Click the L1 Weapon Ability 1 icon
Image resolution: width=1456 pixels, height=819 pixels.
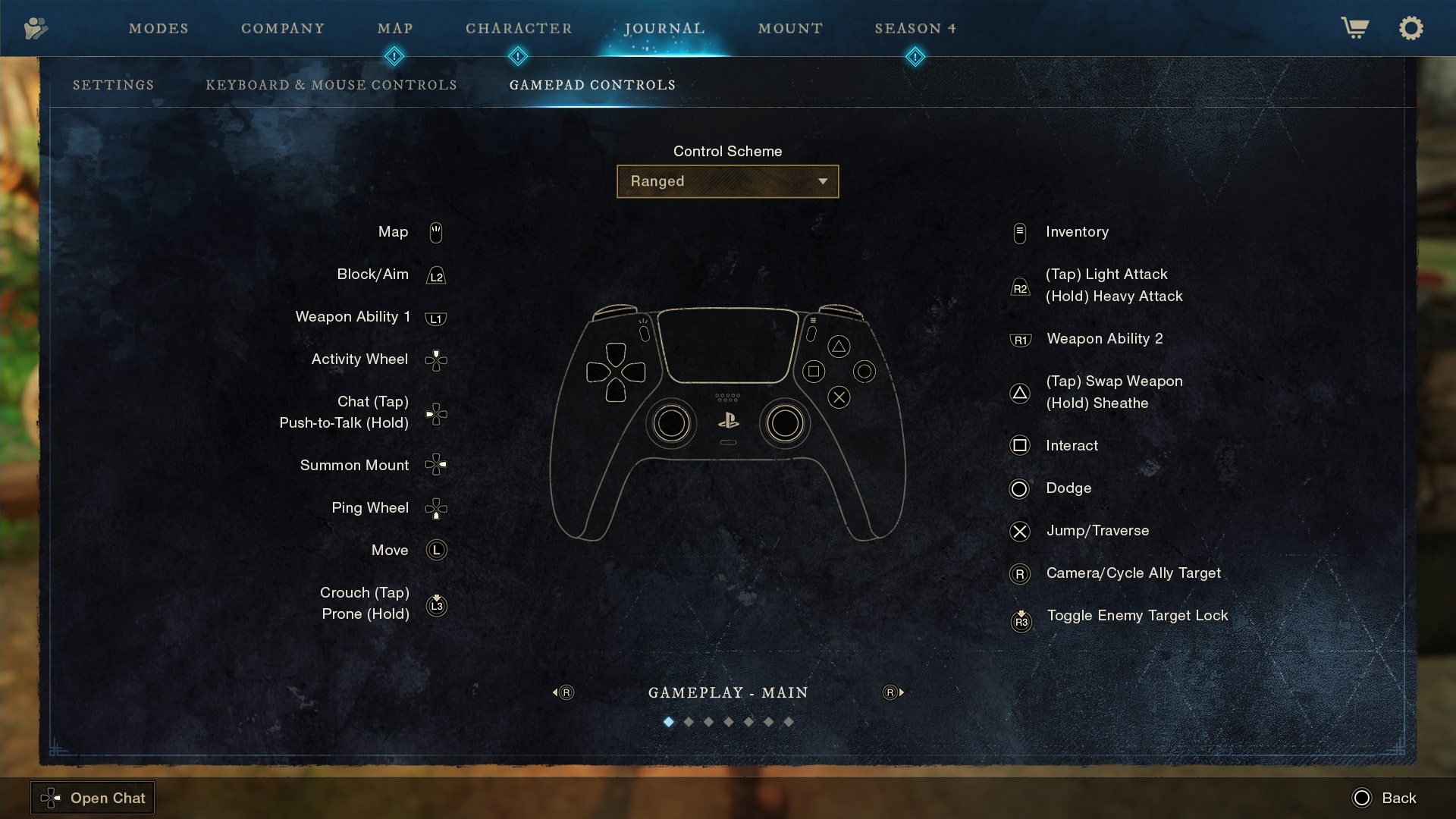coord(436,318)
